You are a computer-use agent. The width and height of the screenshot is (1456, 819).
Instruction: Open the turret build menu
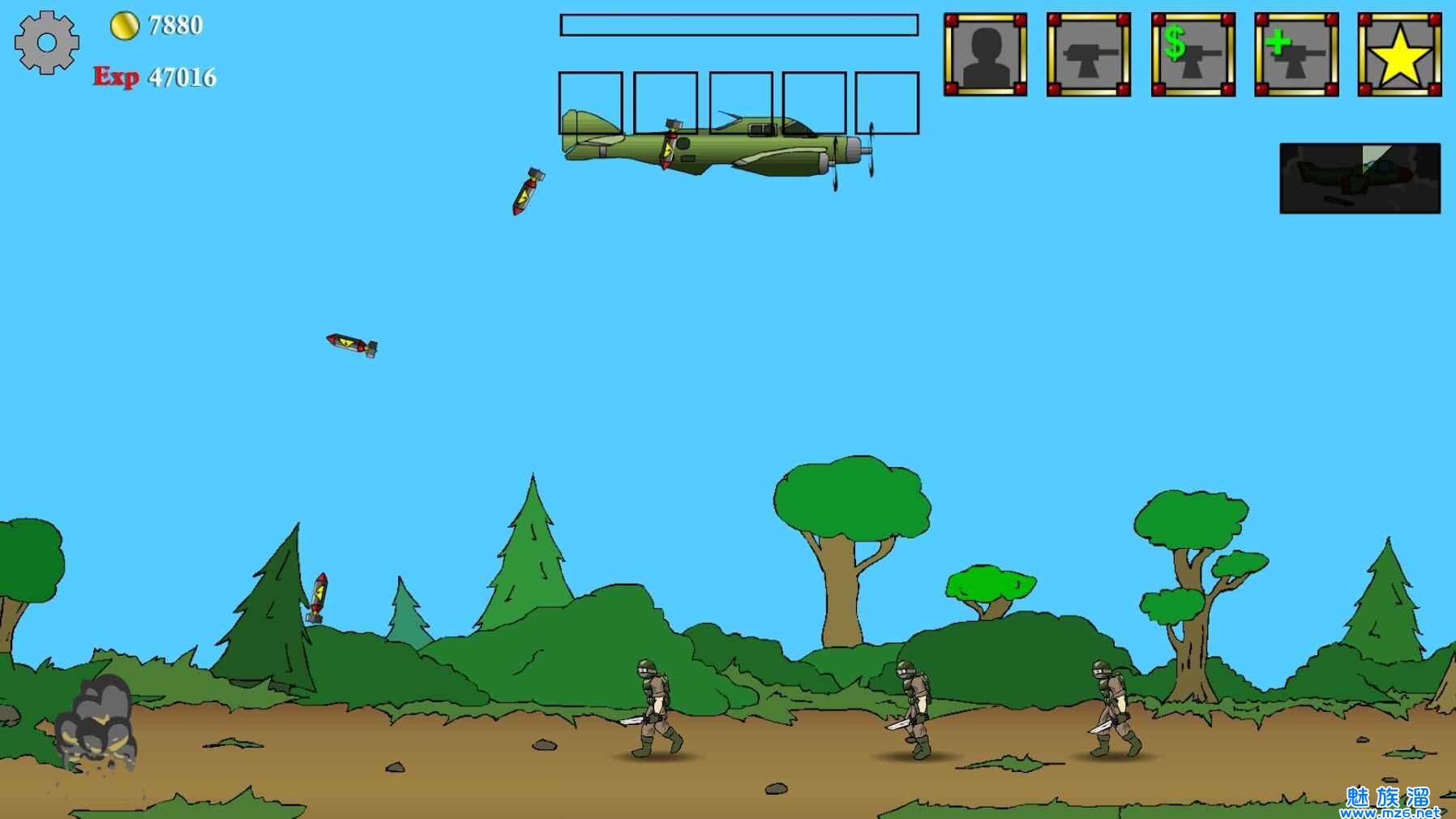tap(1088, 54)
